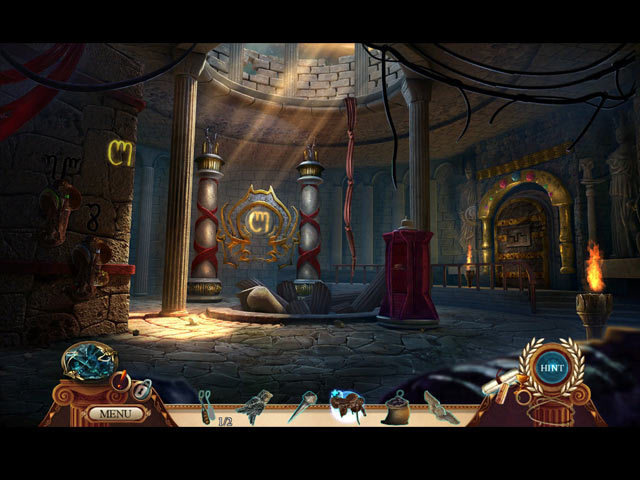Use the HINT button
This screenshot has width=640, height=480.
547,367
